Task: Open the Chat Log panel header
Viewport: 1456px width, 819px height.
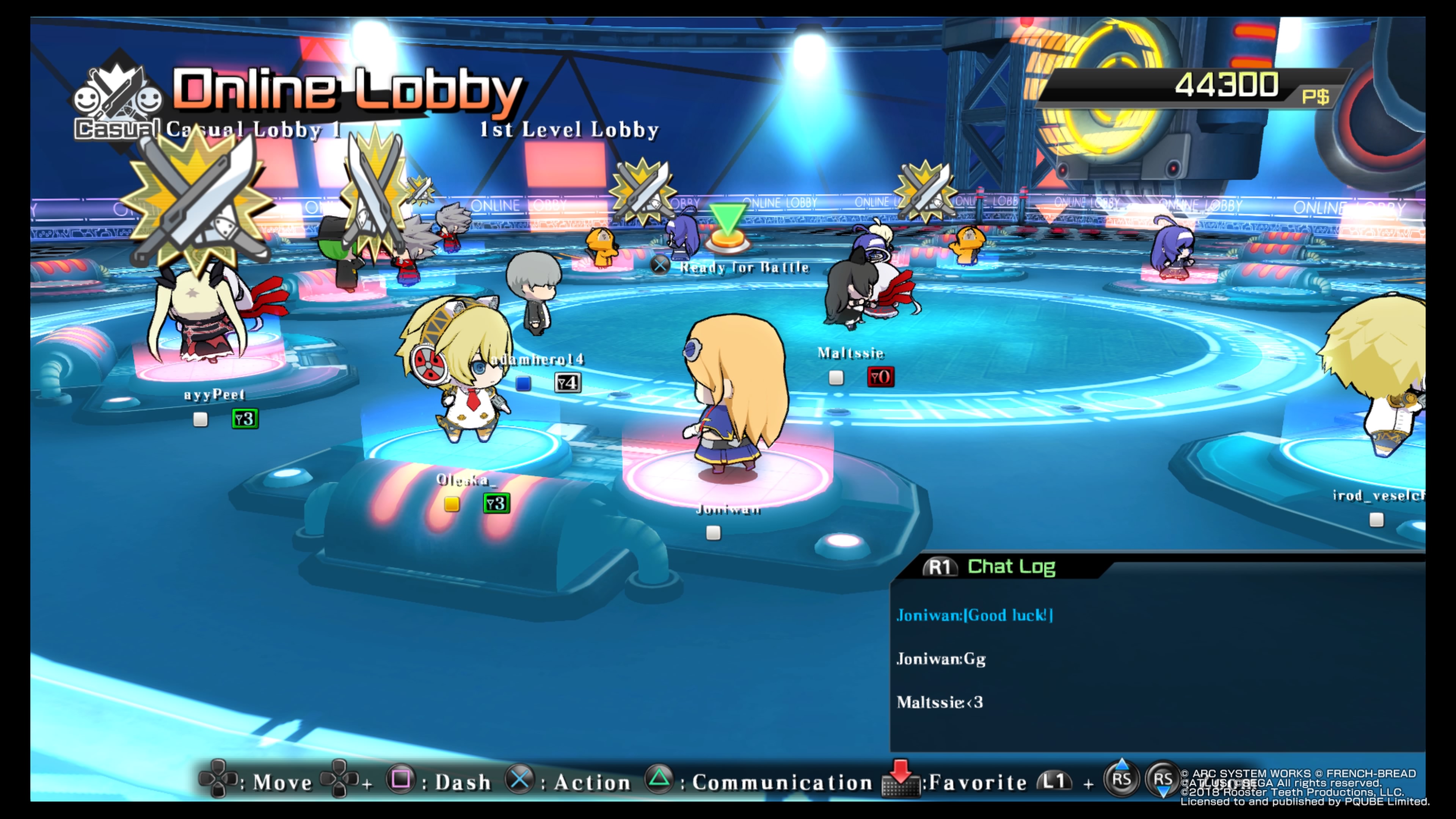Action: pyautogui.click(x=1010, y=566)
